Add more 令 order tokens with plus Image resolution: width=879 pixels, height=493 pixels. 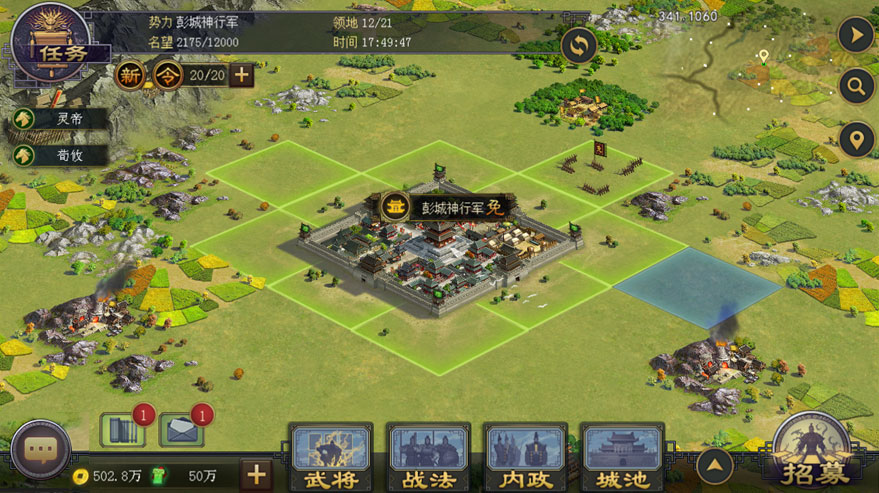pos(242,75)
